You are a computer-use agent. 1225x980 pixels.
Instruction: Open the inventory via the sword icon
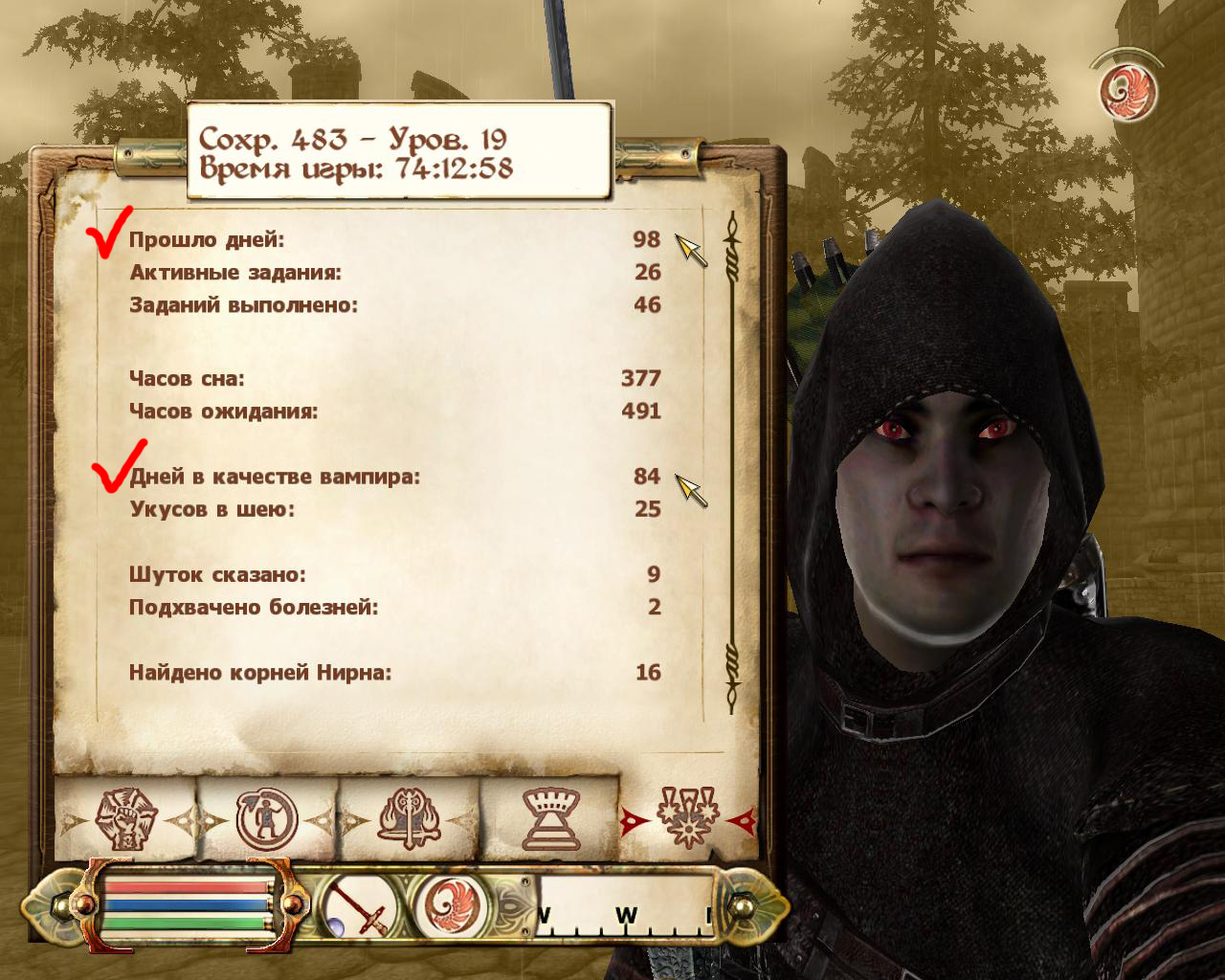(359, 909)
